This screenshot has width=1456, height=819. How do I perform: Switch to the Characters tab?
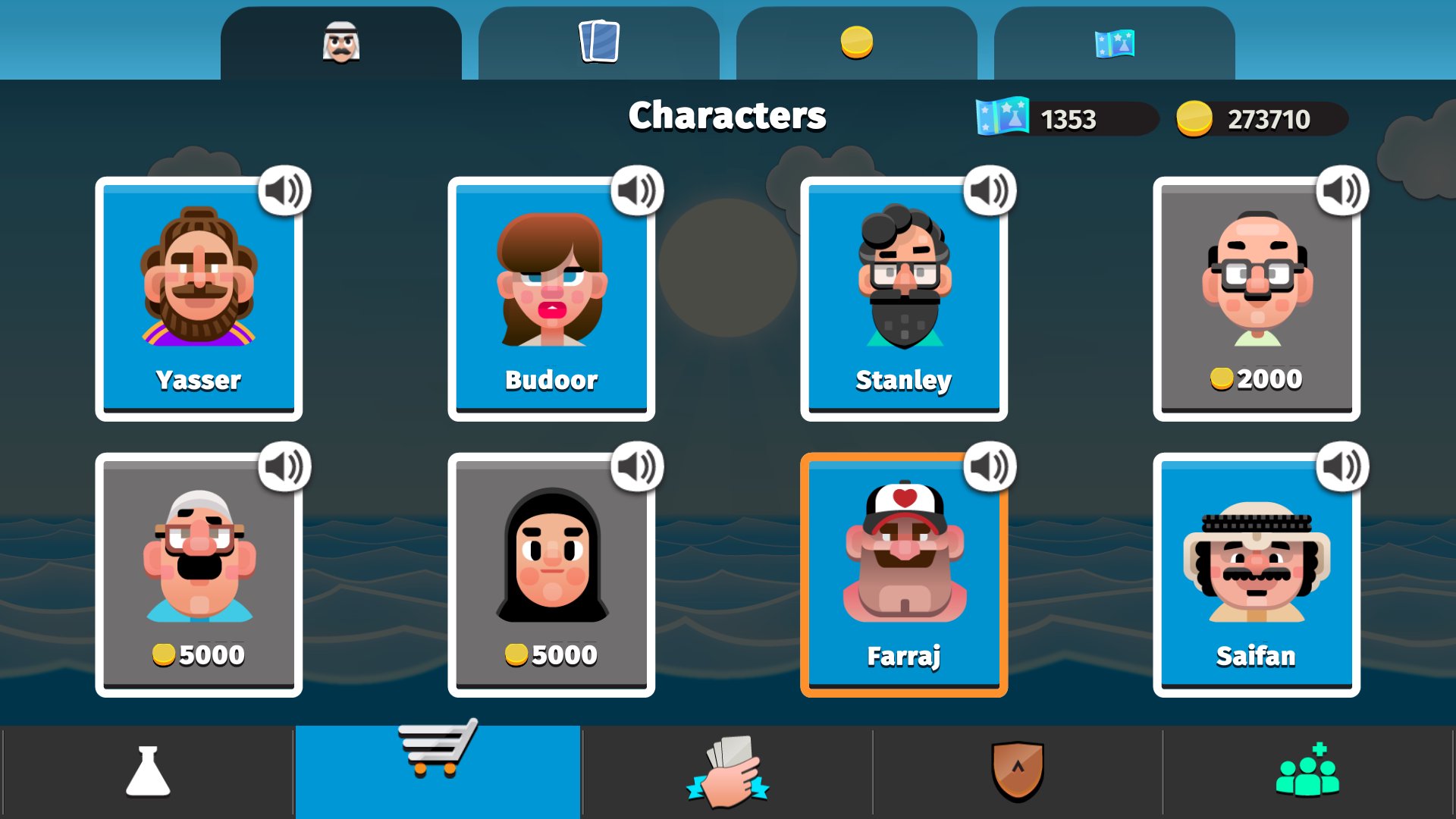click(340, 43)
